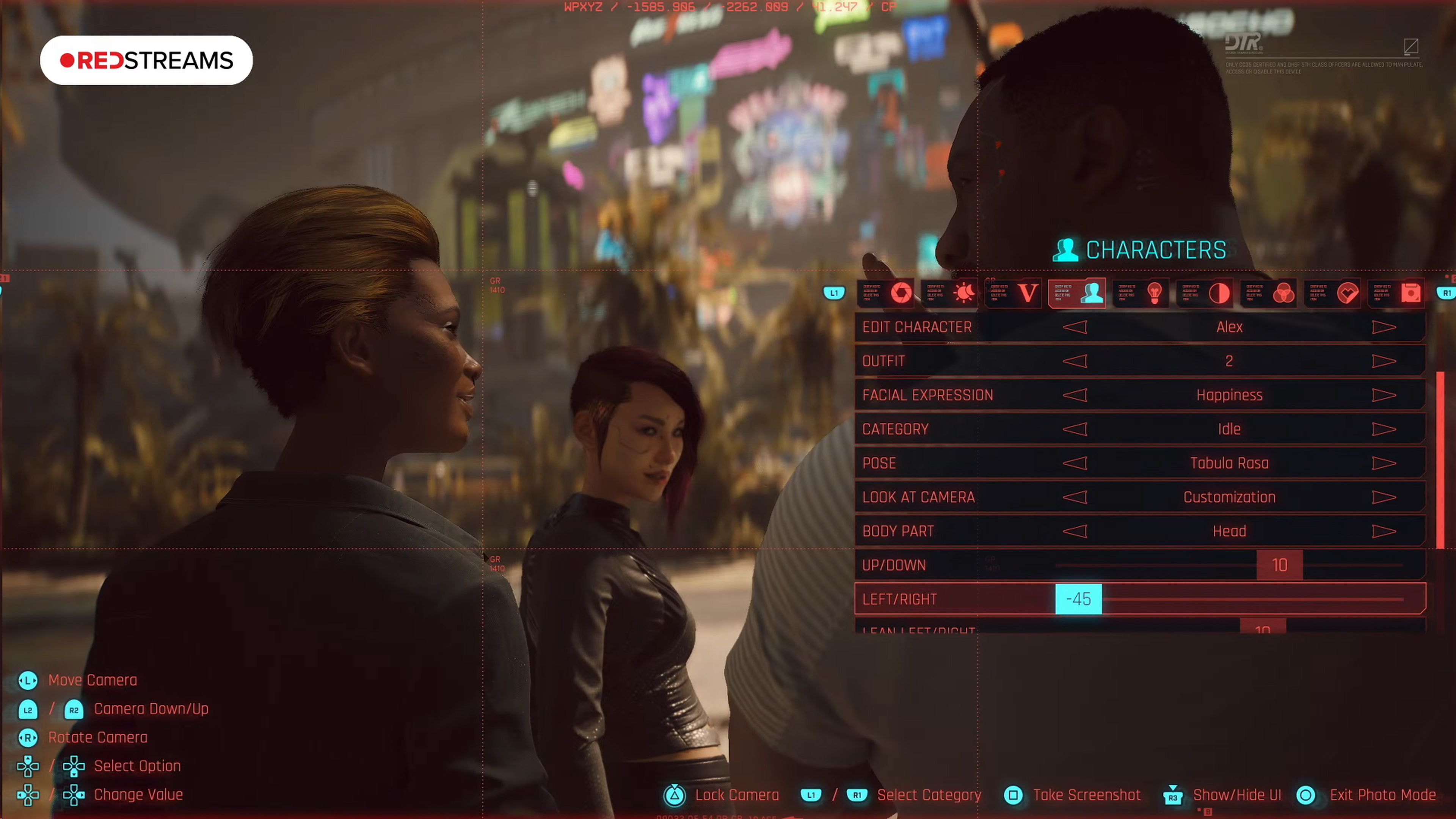Image resolution: width=1456 pixels, height=819 pixels.
Task: Decrease the Outfit value from 2
Action: (x=1076, y=361)
